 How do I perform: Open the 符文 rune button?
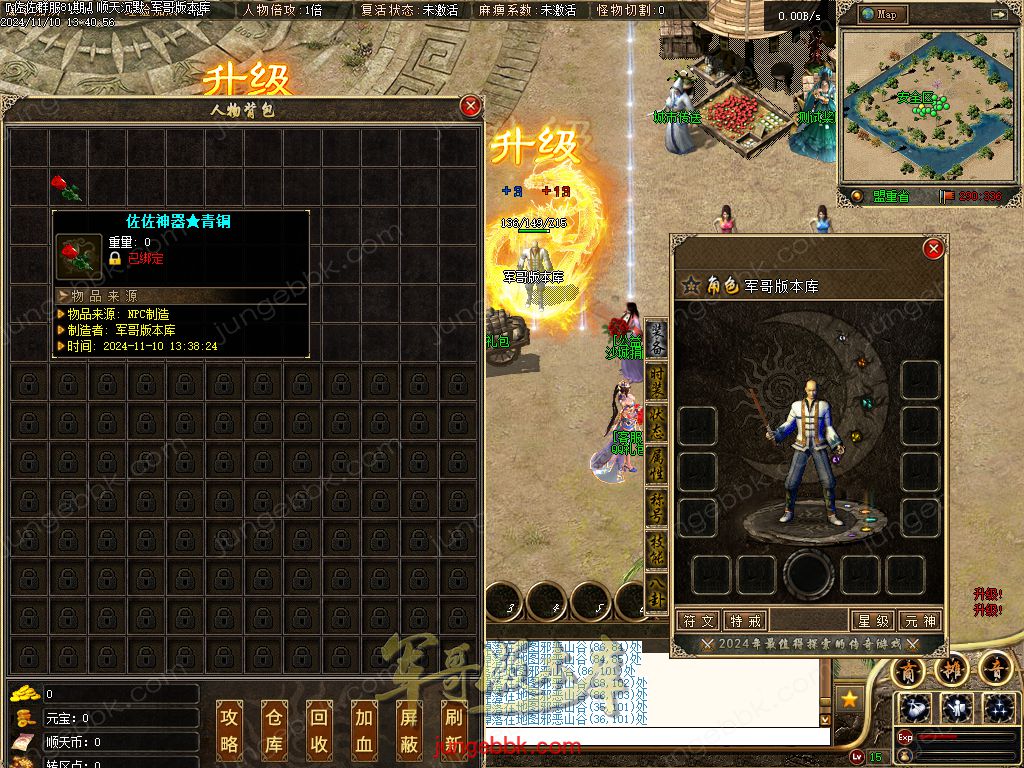[698, 621]
